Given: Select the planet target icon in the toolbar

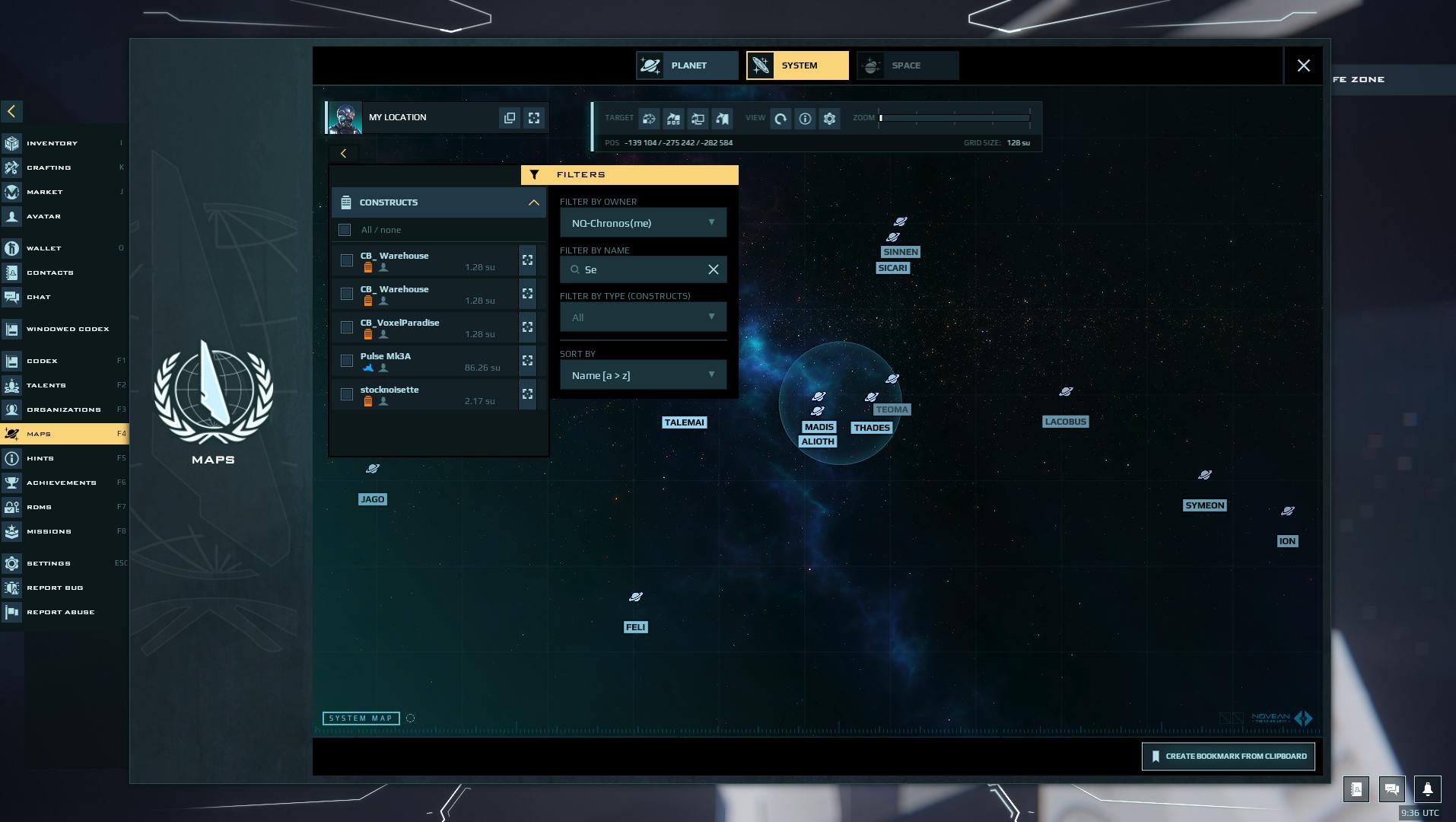Looking at the screenshot, I should click(648, 119).
